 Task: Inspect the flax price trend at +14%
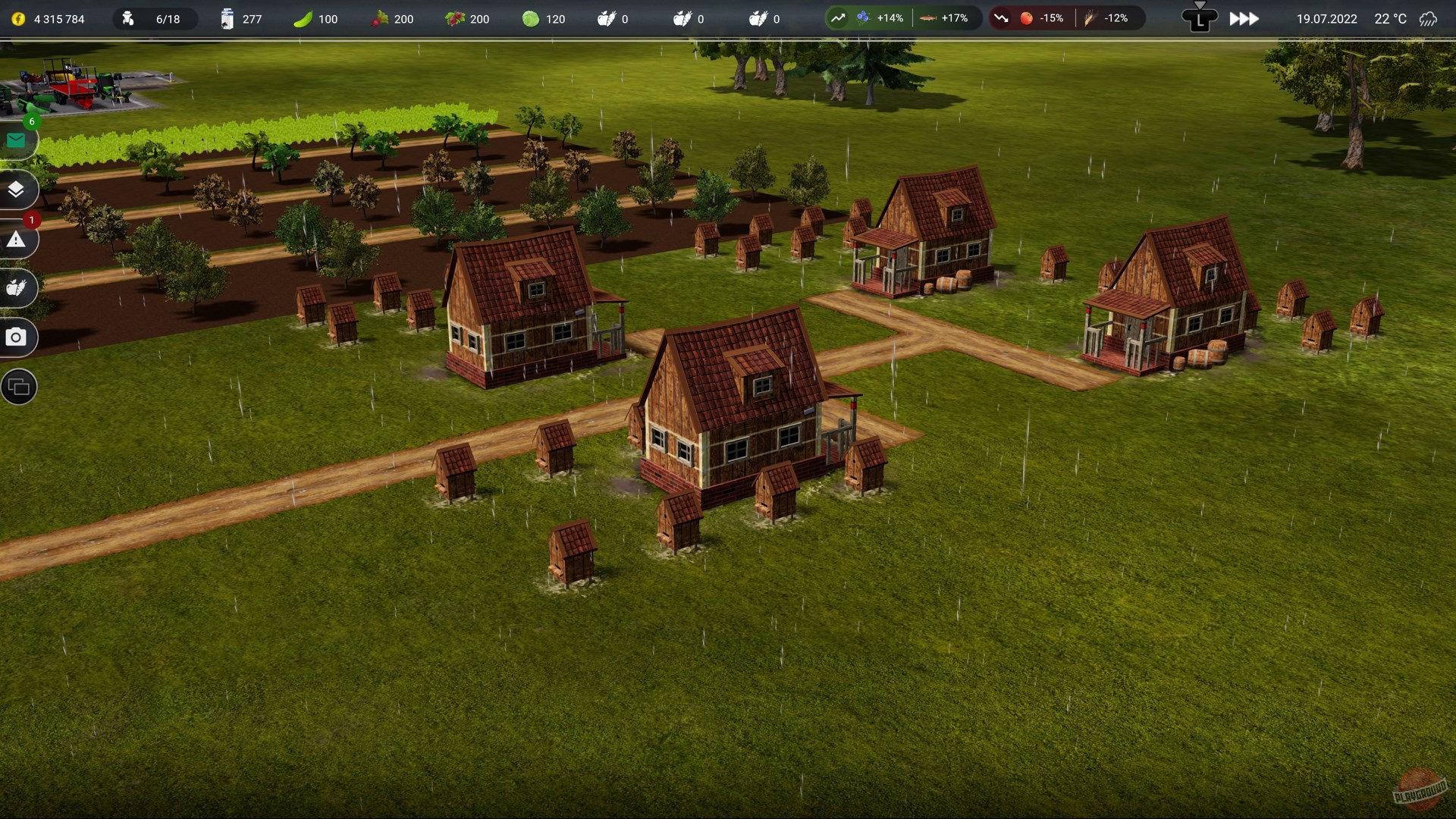point(861,17)
